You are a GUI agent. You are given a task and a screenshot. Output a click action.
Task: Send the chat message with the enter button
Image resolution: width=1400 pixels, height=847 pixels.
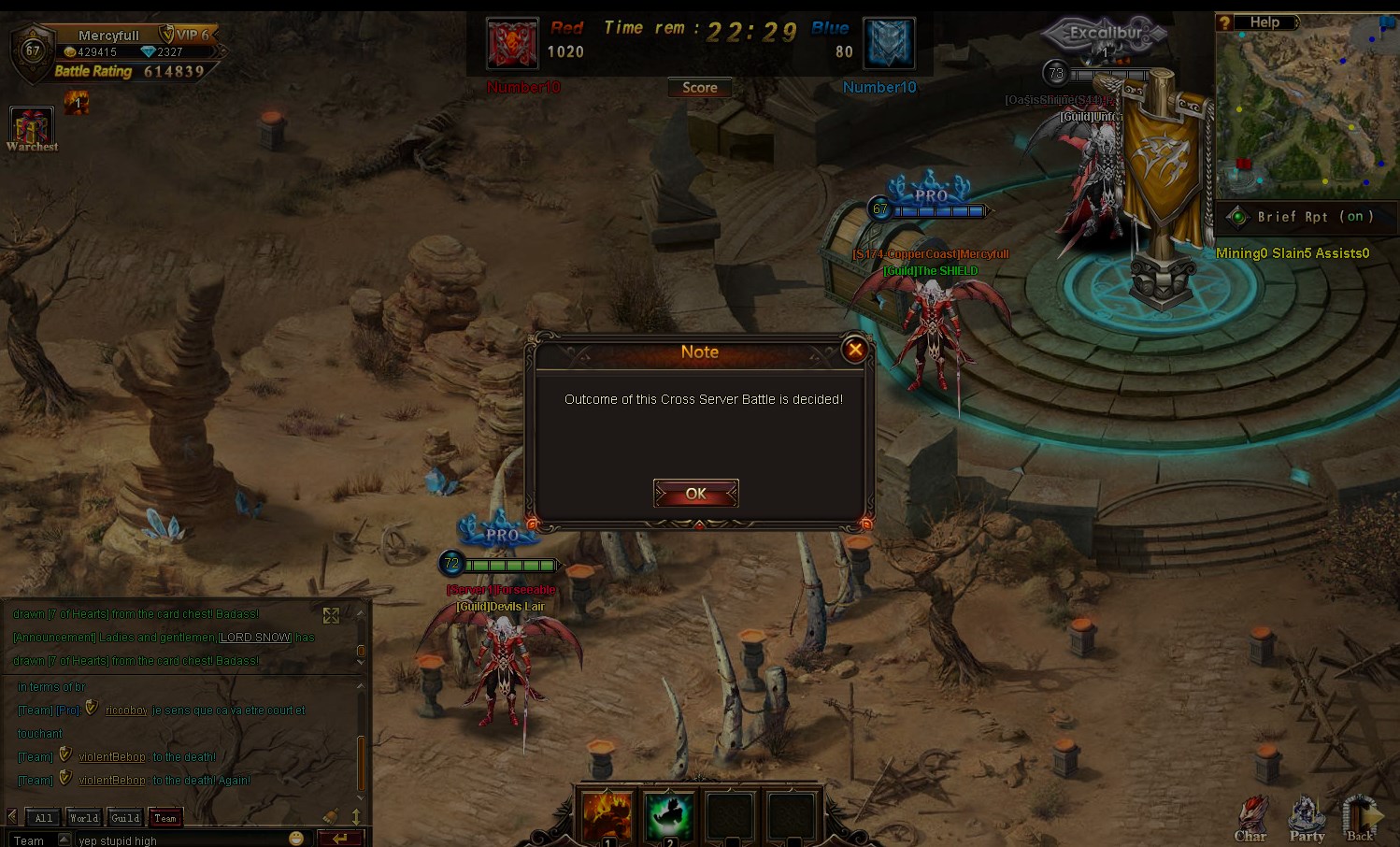click(x=339, y=839)
